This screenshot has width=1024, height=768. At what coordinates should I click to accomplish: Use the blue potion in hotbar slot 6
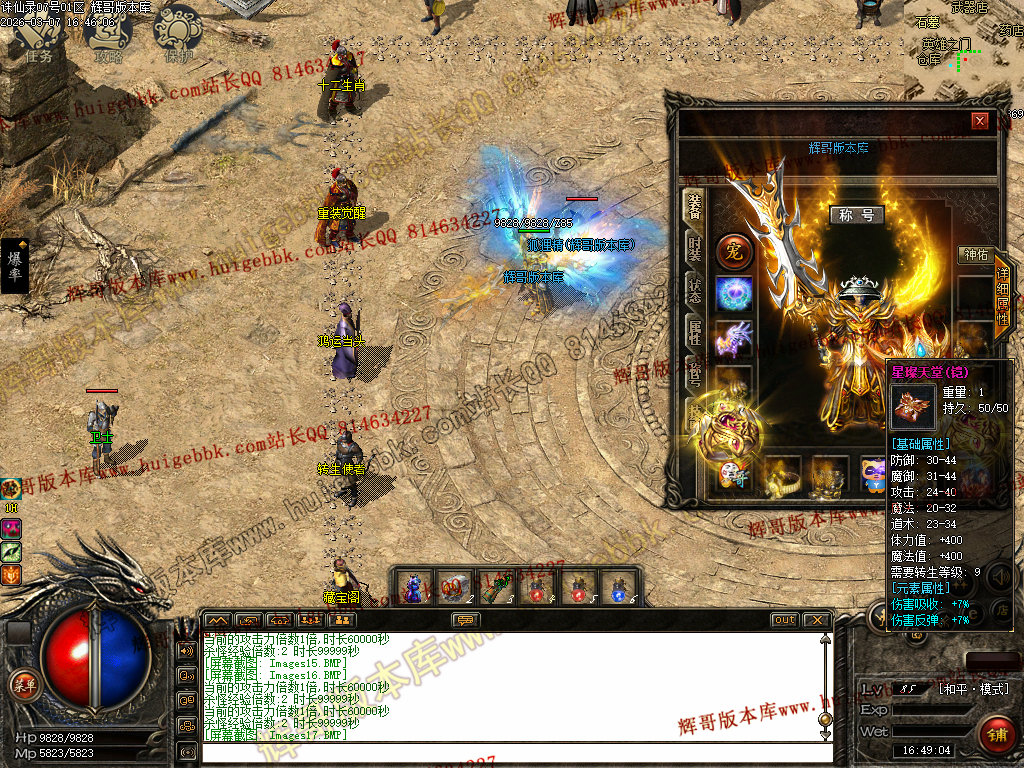(x=620, y=587)
